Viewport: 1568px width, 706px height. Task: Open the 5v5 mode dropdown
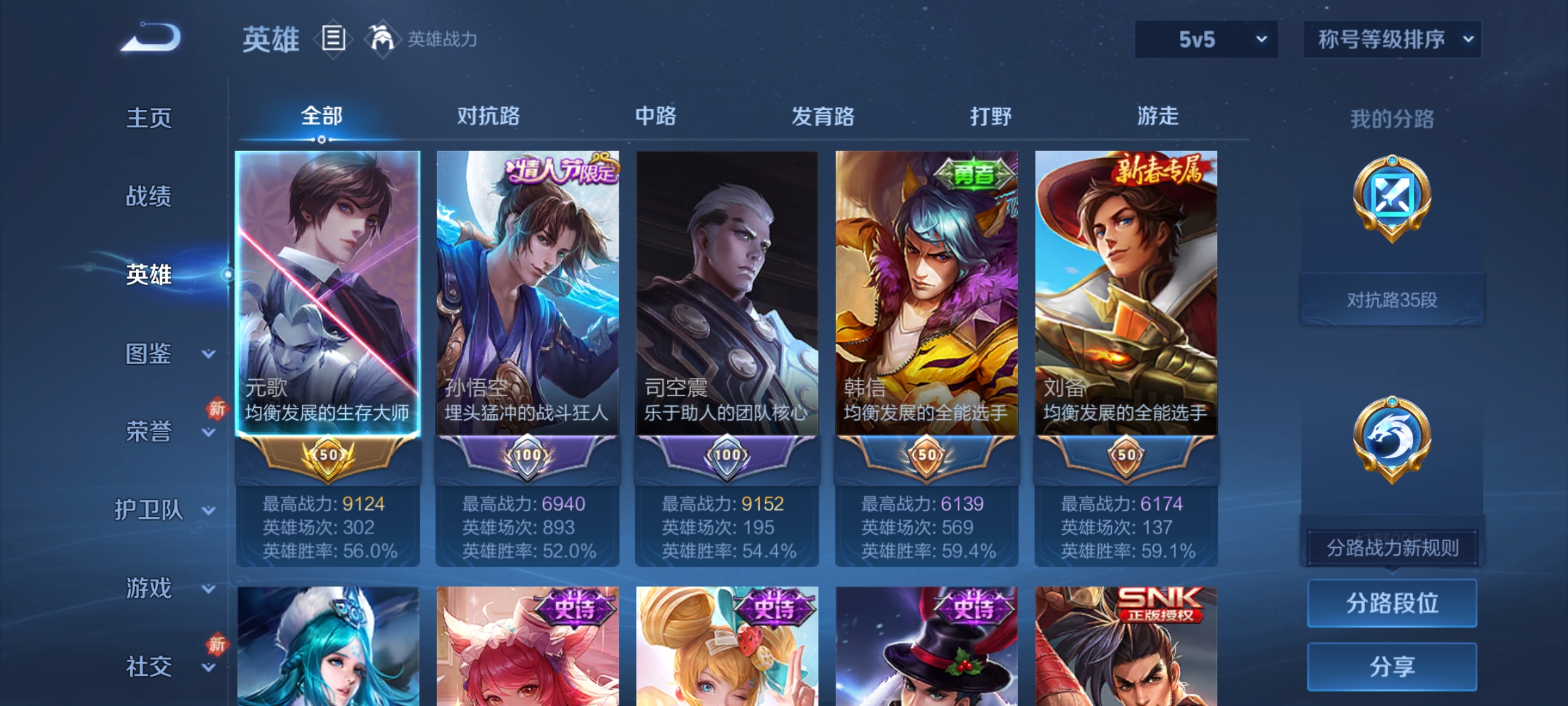coord(1205,39)
